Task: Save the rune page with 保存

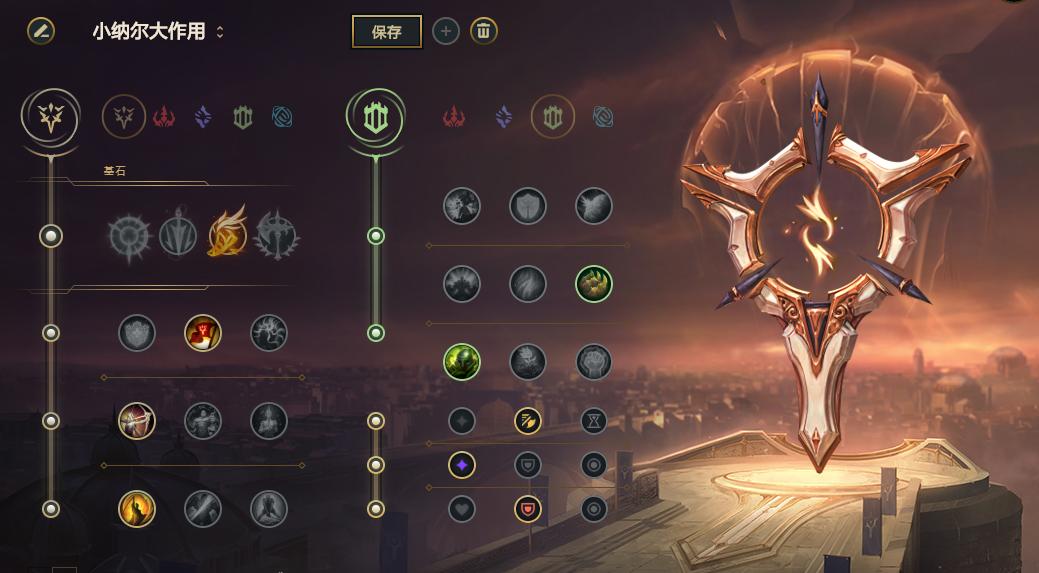Action: click(386, 31)
